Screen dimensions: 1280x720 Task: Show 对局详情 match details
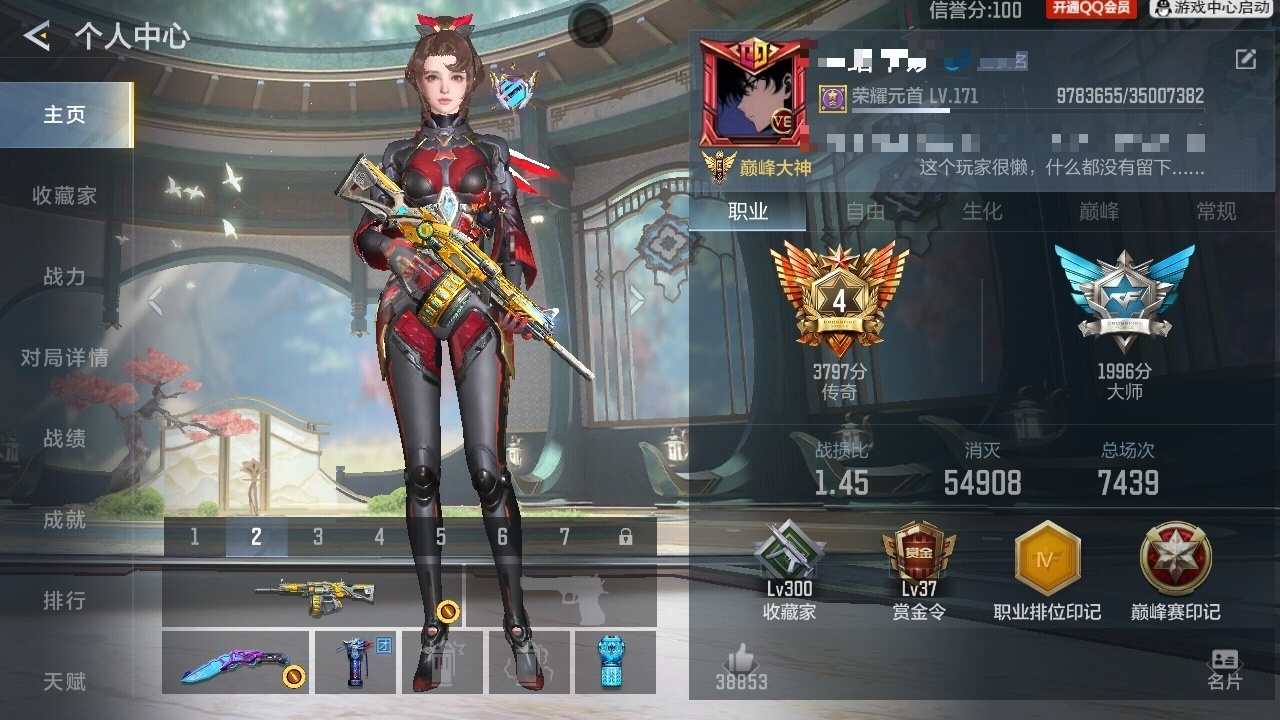(x=65, y=358)
